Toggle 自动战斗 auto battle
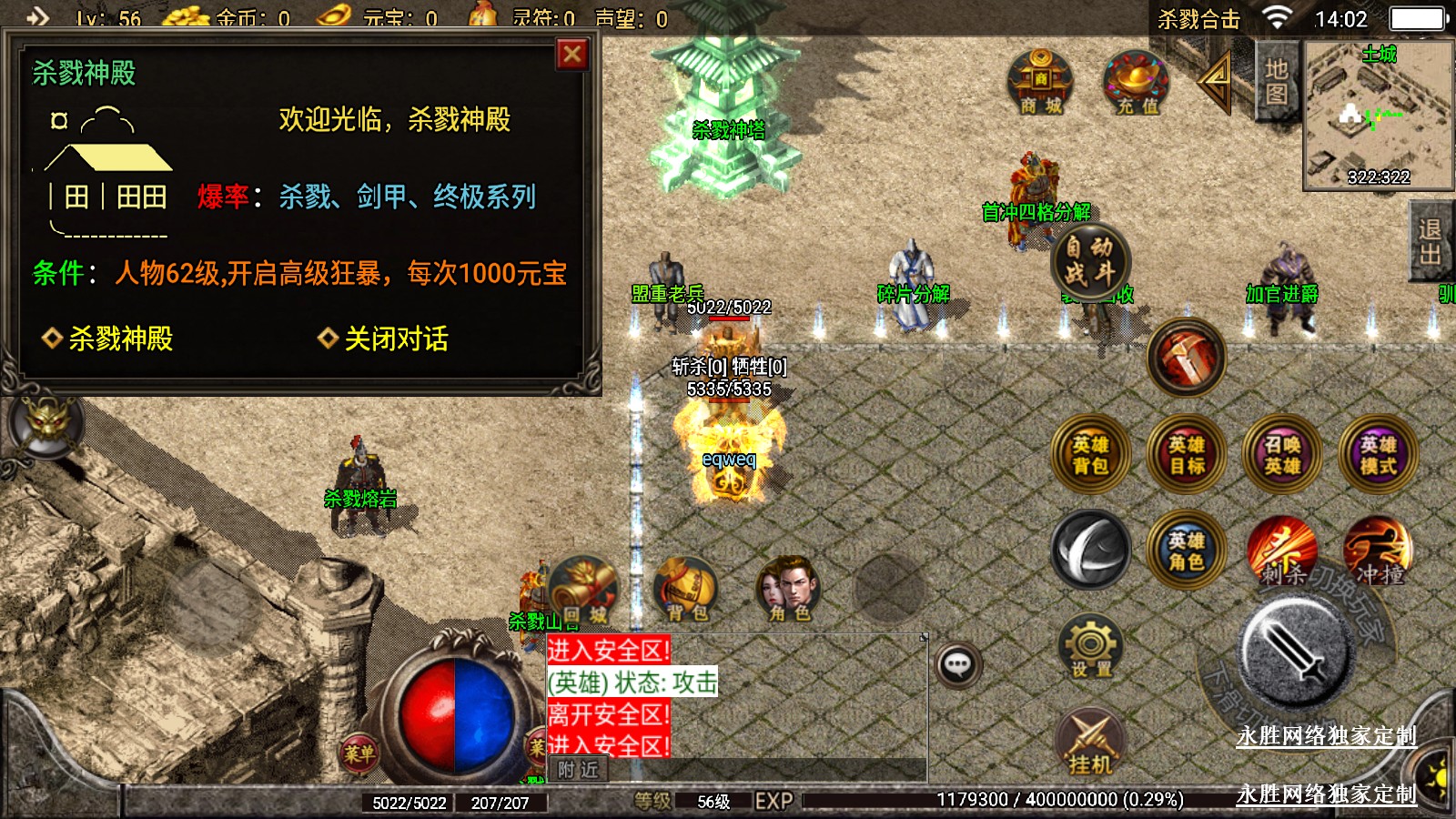Viewport: 1456px width, 819px height. tap(1089, 260)
